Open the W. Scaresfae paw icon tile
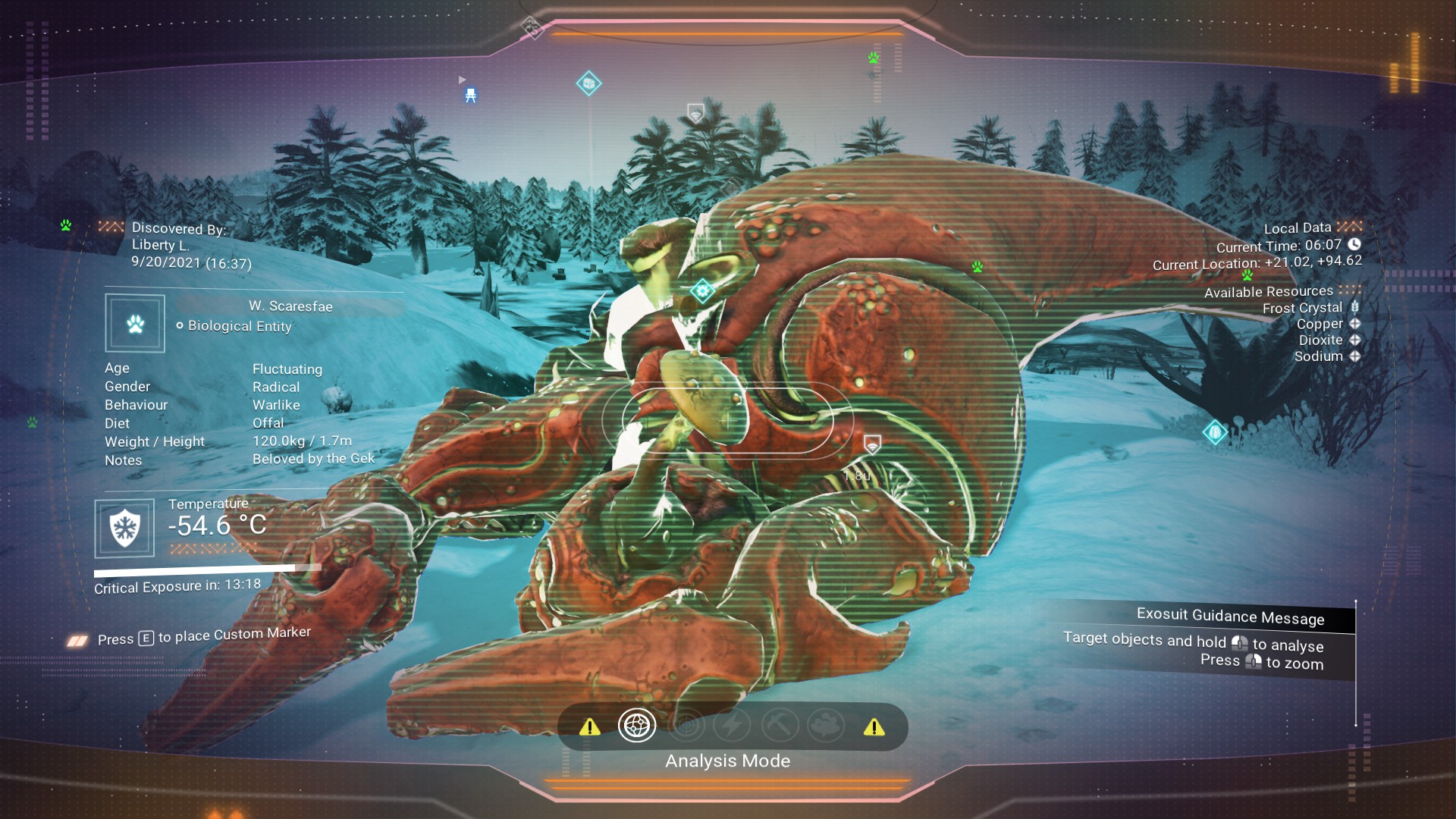1456x819 pixels. tap(135, 324)
